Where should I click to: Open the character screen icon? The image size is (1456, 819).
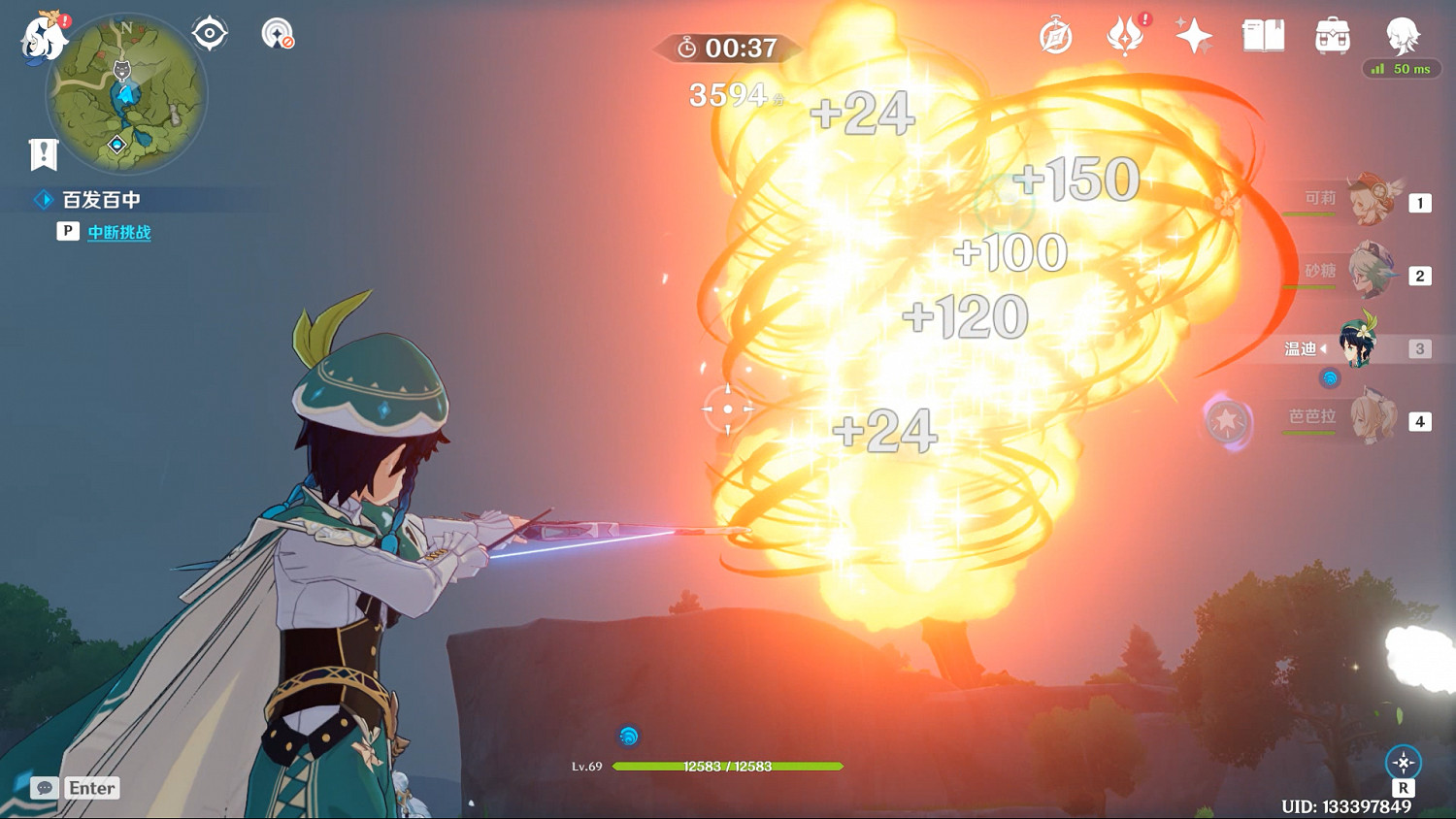pos(1402,37)
